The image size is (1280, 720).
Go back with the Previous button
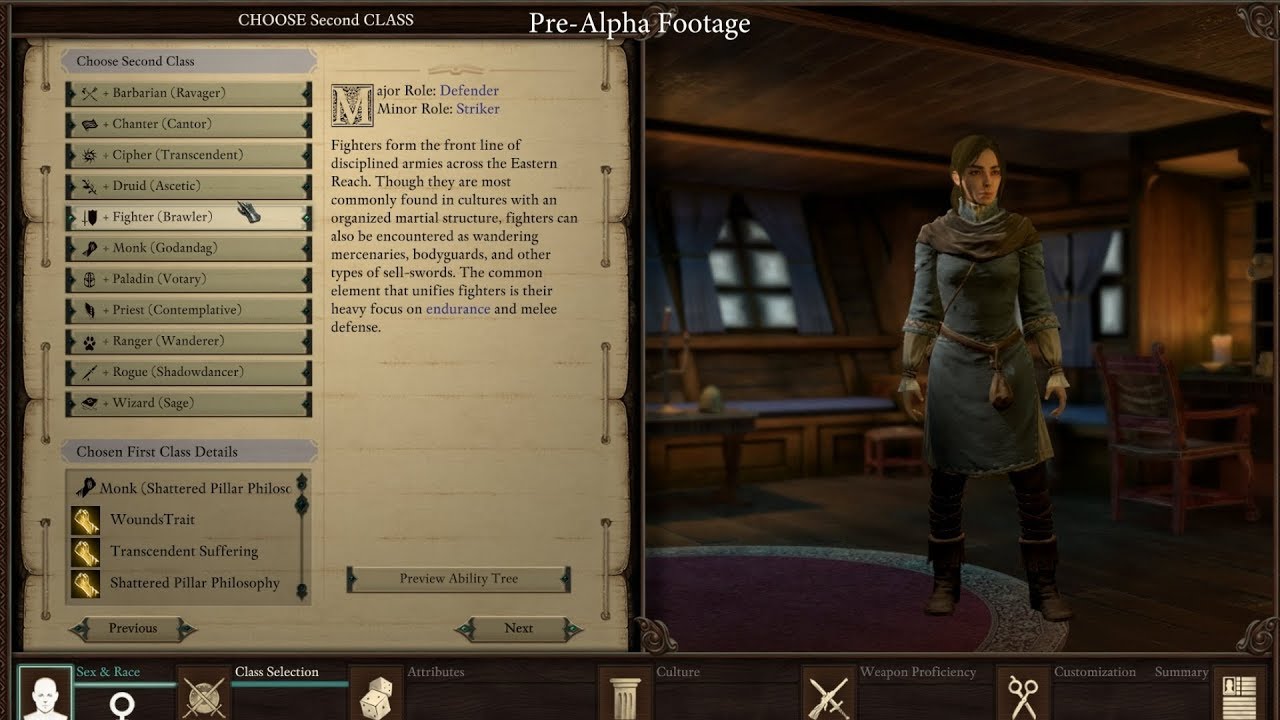pos(133,629)
